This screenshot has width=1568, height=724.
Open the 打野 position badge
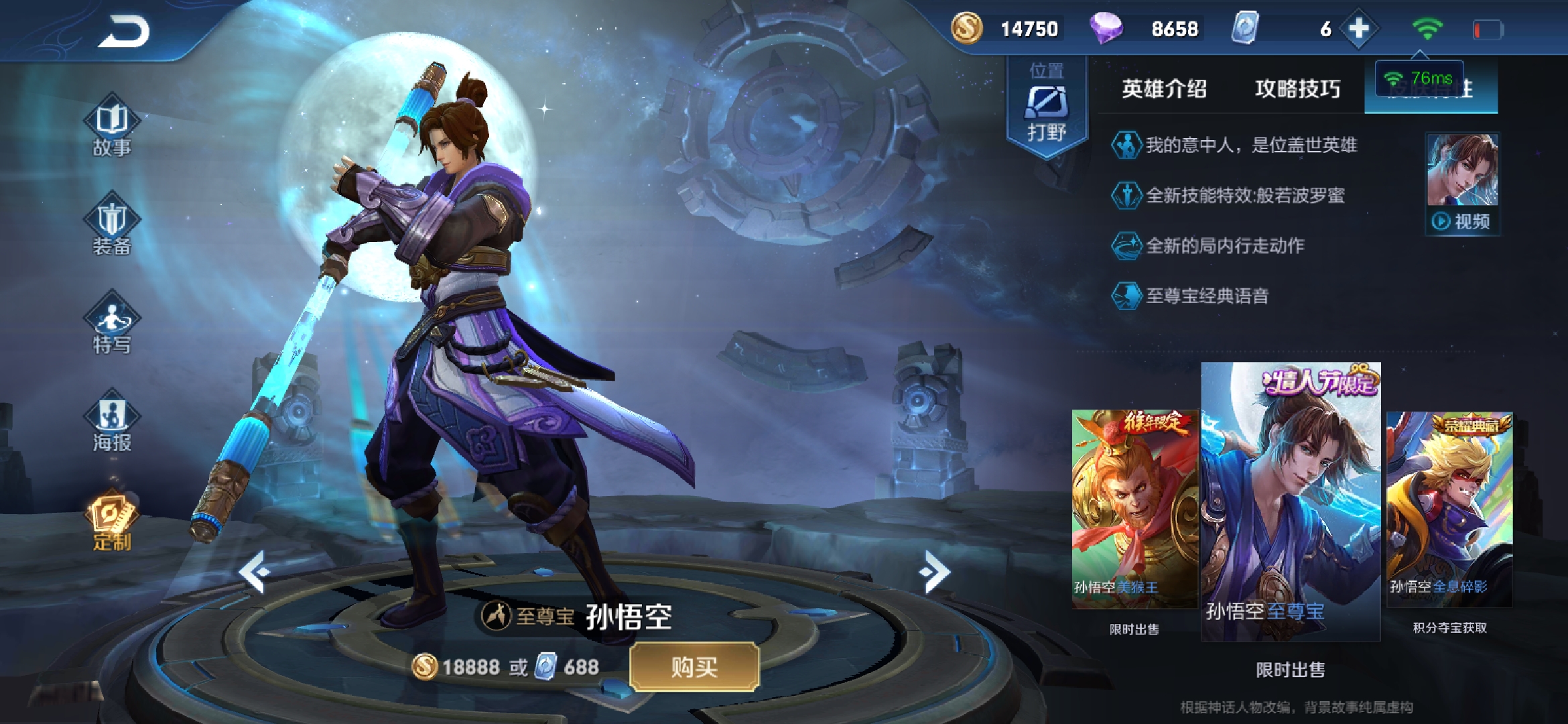coord(1047,107)
